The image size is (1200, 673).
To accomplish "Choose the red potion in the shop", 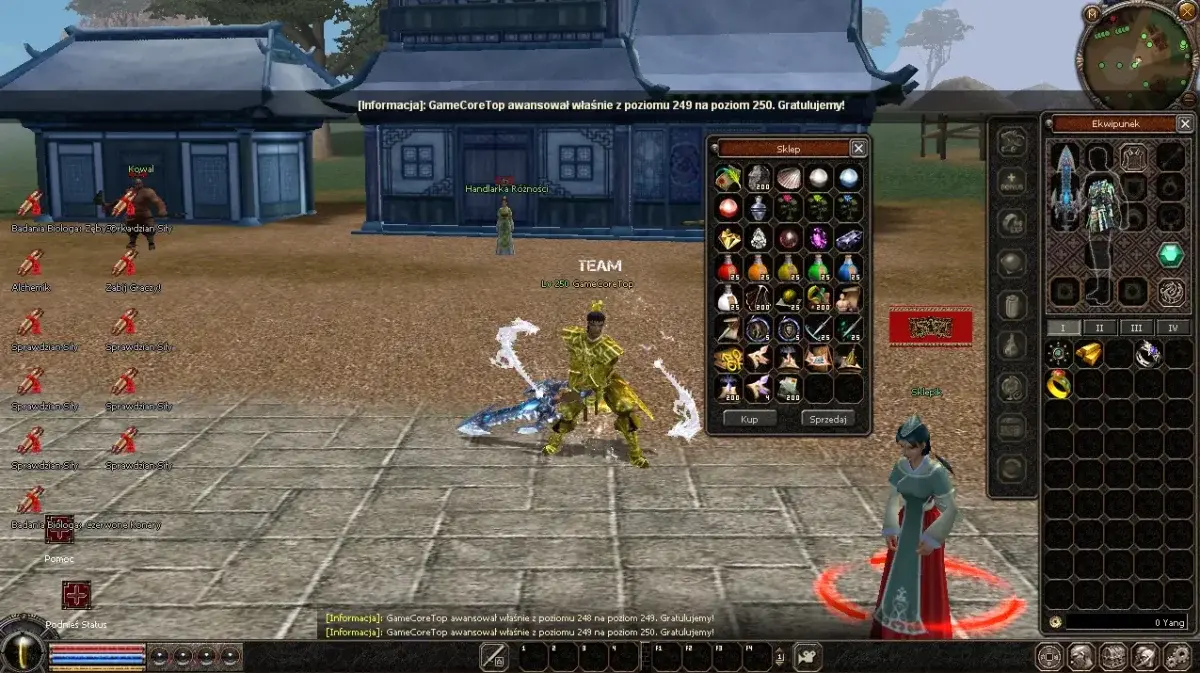I will 728,268.
